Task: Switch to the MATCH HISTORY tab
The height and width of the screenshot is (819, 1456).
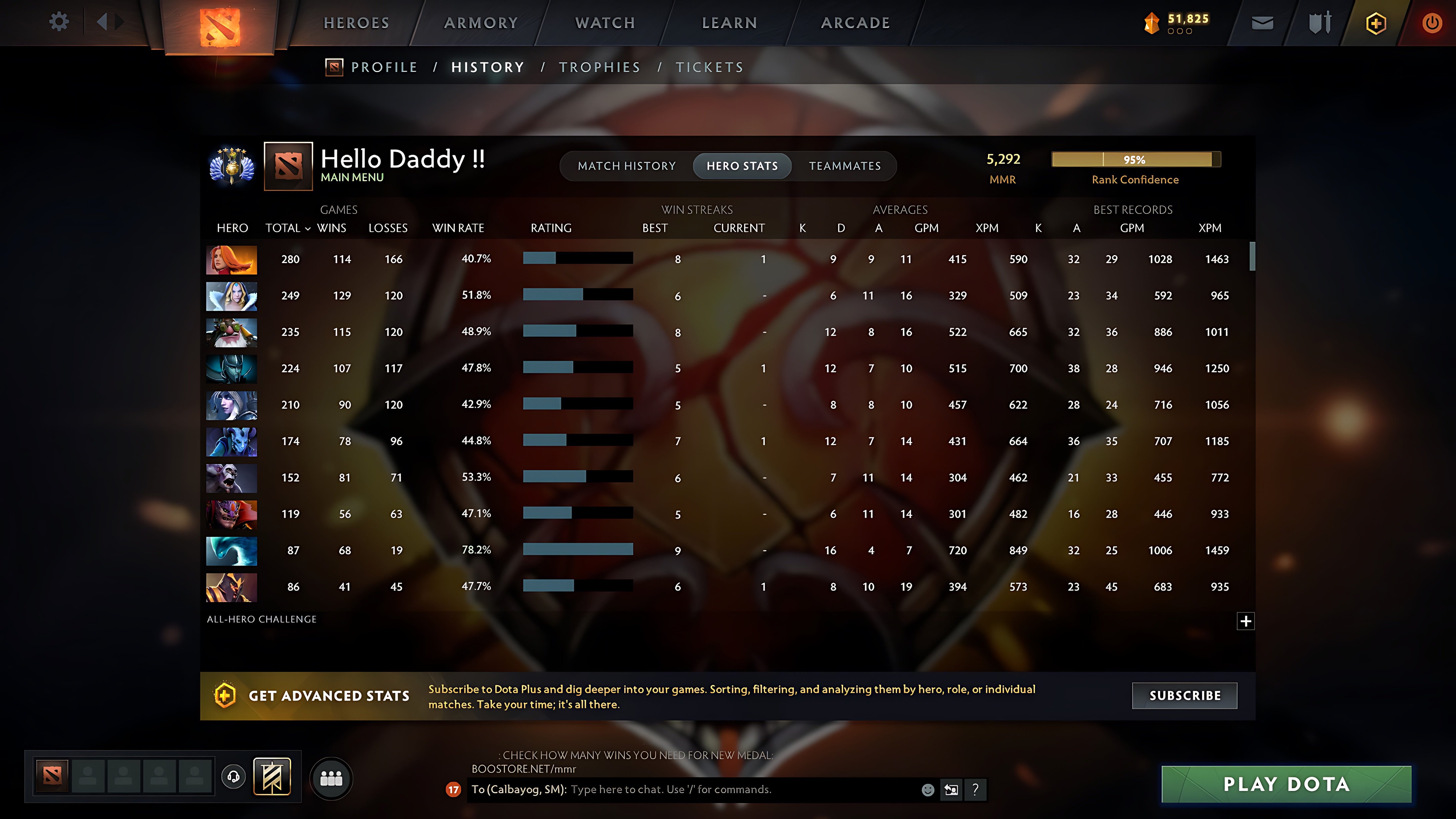Action: (x=627, y=166)
